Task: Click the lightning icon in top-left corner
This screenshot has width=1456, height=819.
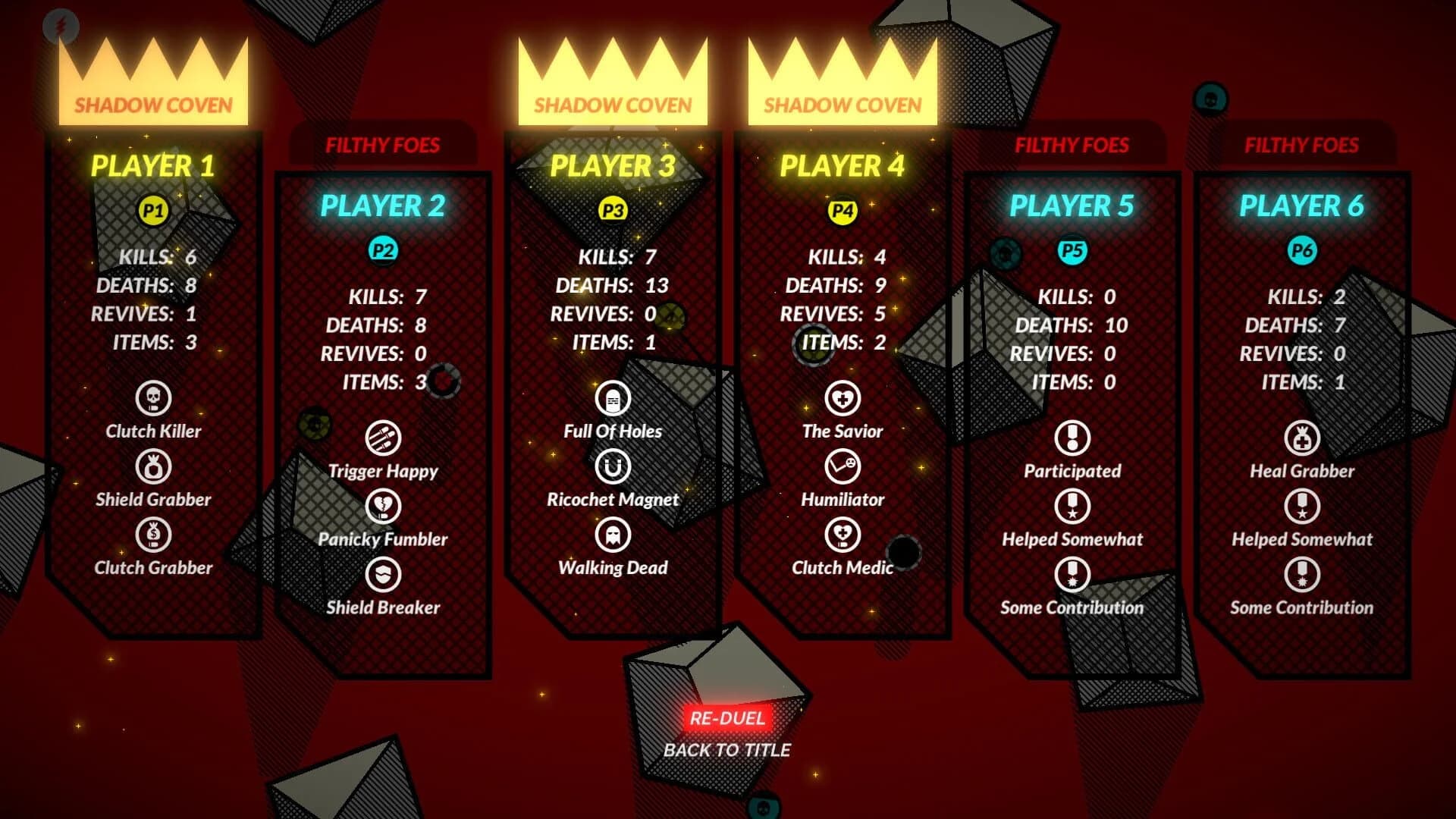Action: click(x=59, y=25)
